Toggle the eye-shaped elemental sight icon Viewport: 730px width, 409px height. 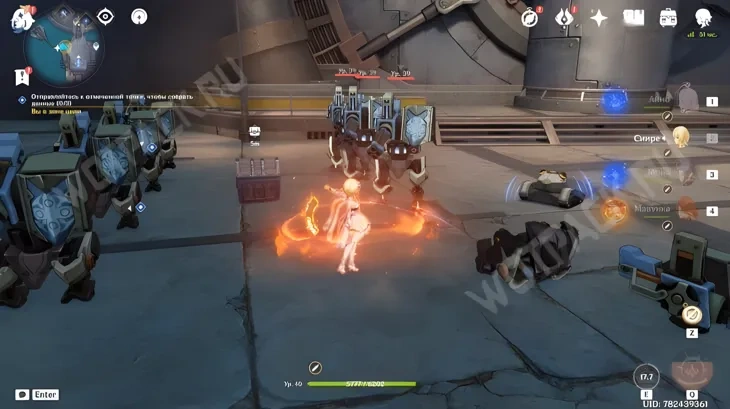pos(105,16)
